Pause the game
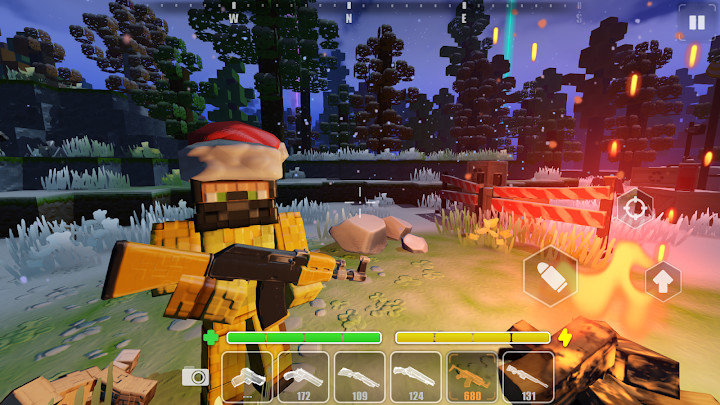This screenshot has width=720, height=405. click(x=692, y=22)
